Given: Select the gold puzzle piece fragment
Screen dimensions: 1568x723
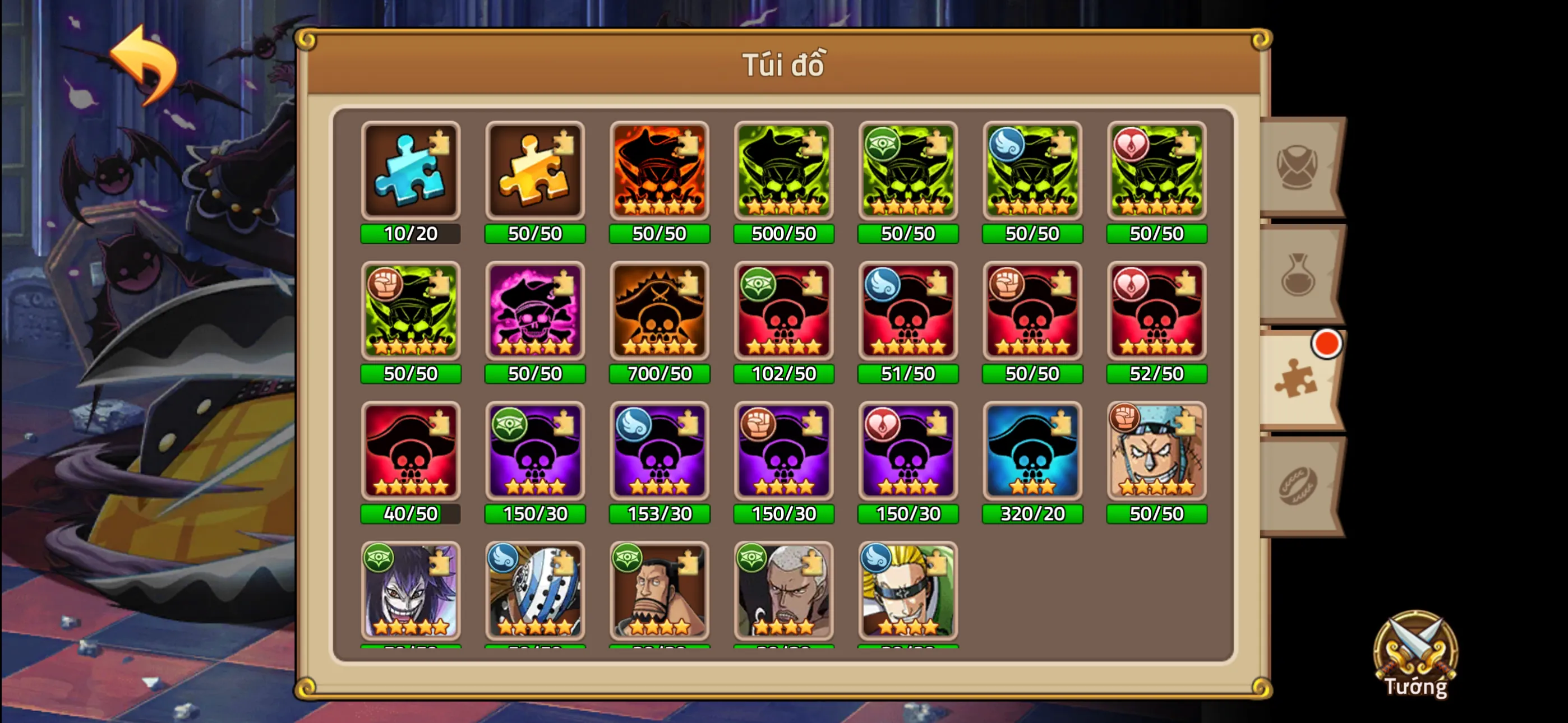Looking at the screenshot, I should pos(534,172).
